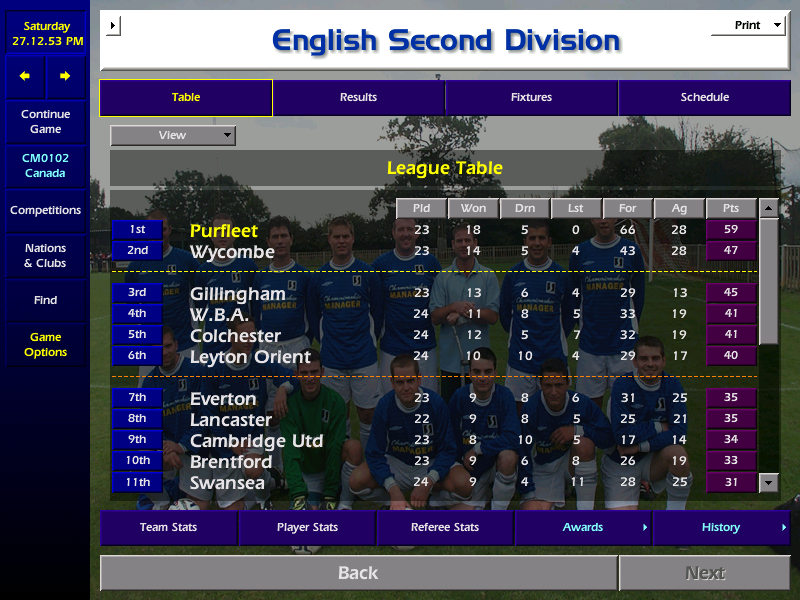Go forward with the right arrow button
The image size is (800, 600).
65,76
